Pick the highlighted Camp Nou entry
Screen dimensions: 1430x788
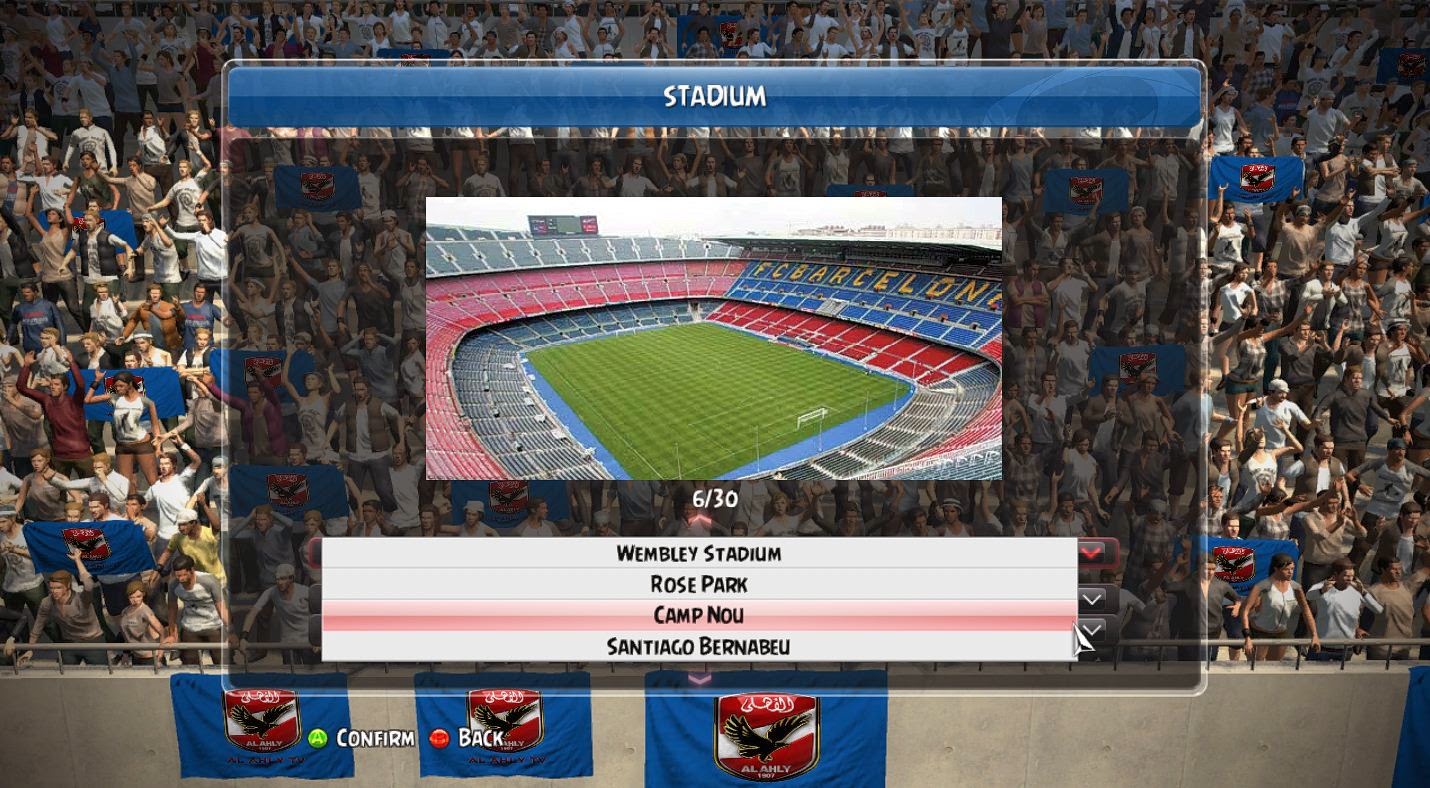[698, 615]
